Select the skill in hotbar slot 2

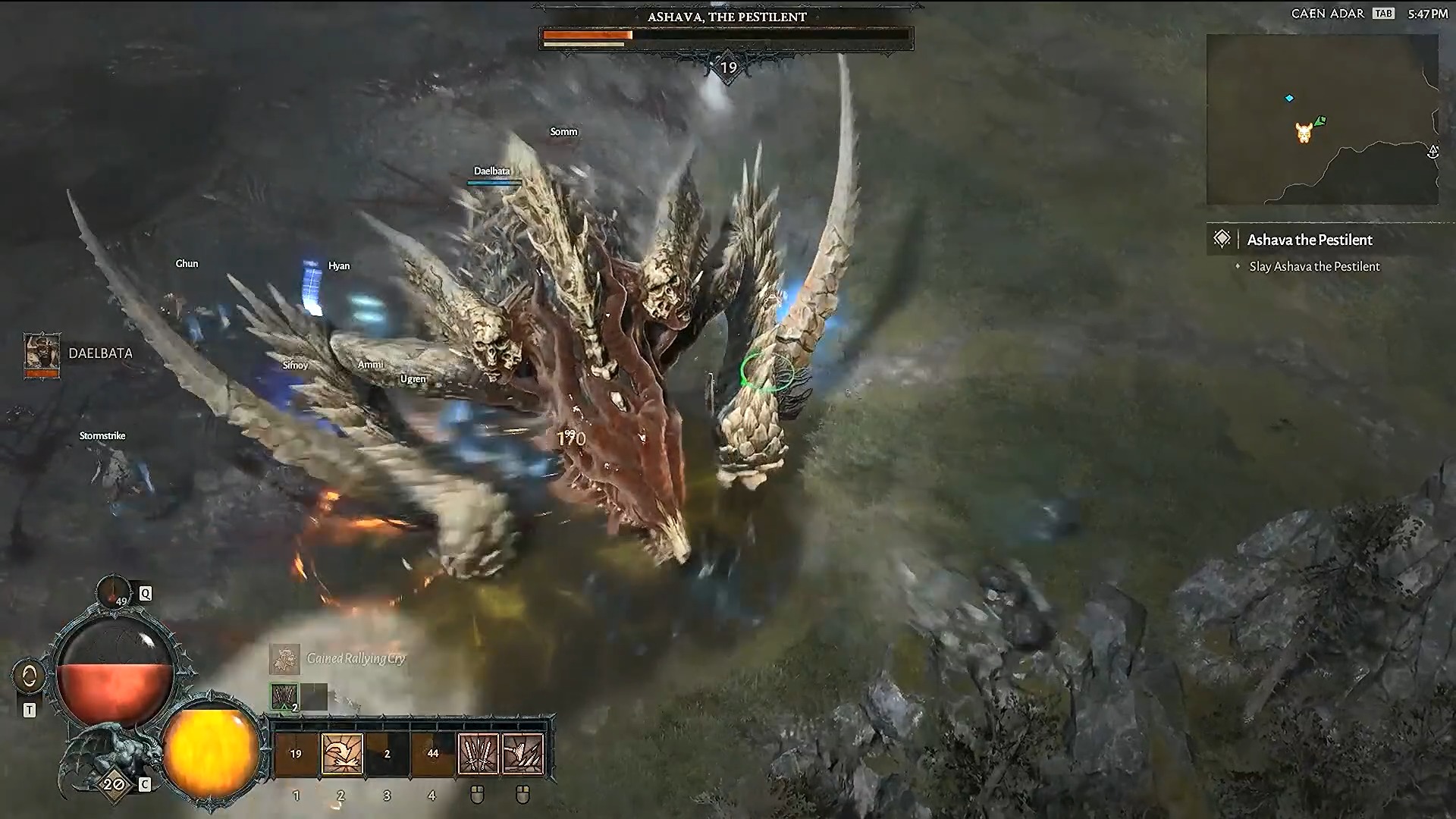click(340, 753)
